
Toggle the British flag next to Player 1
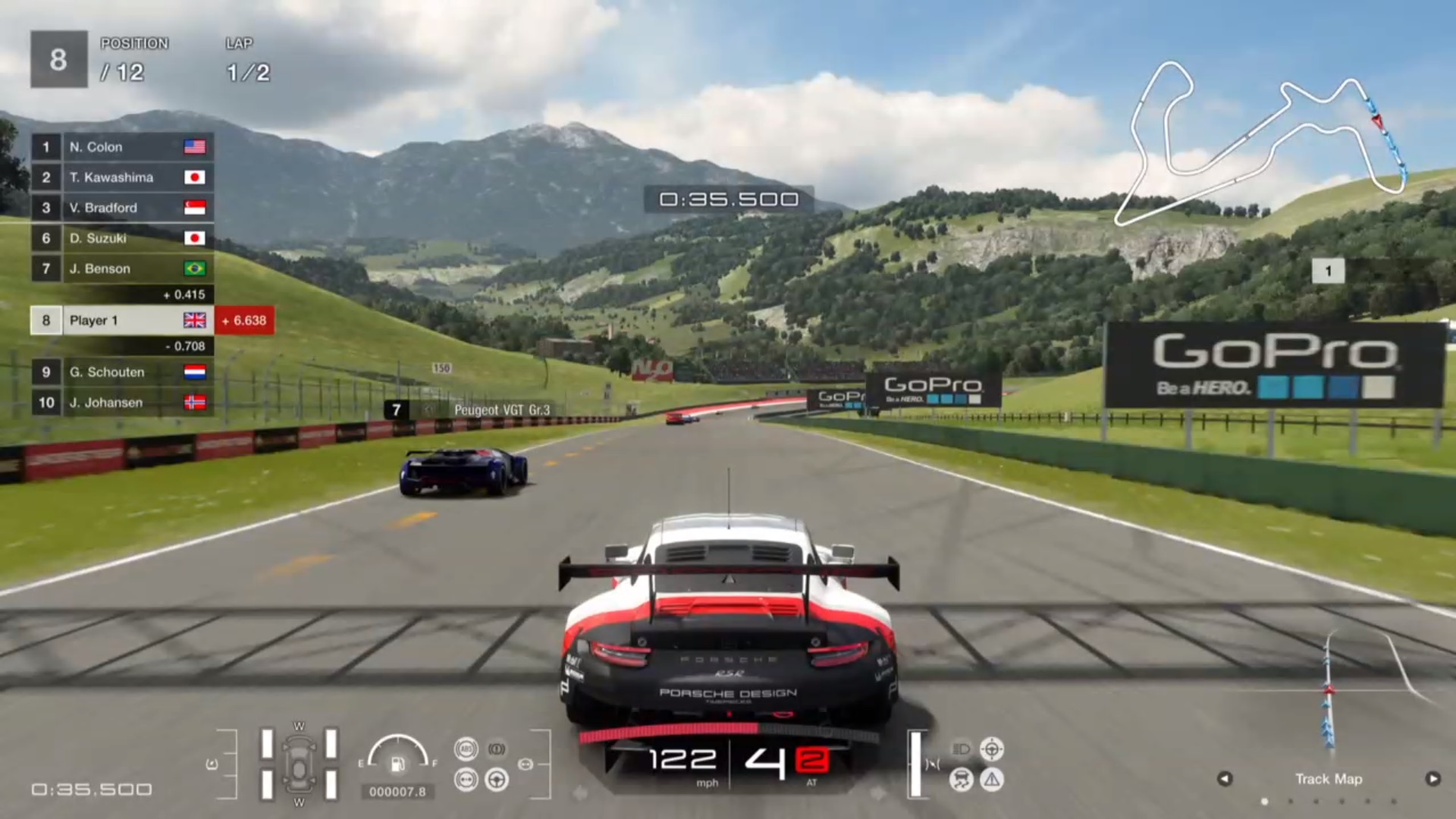coord(196,320)
